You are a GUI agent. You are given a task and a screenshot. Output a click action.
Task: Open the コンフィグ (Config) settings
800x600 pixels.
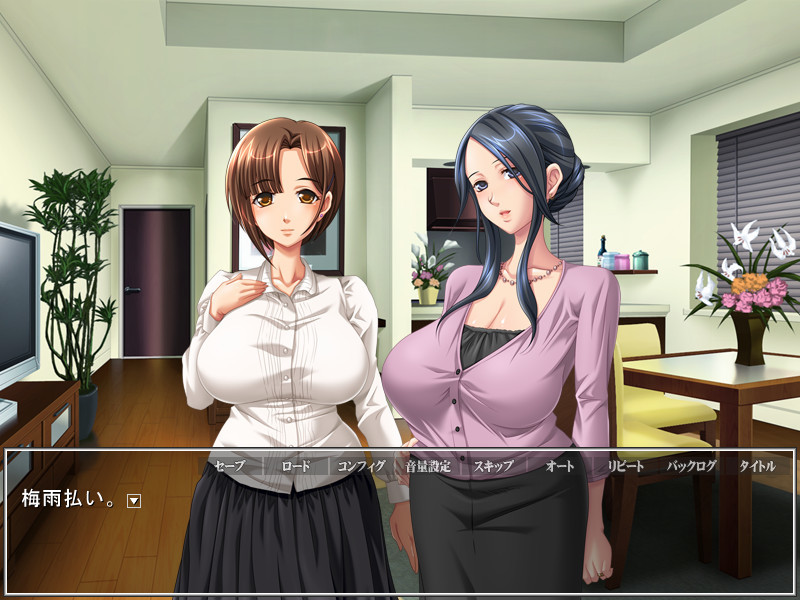pos(361,466)
